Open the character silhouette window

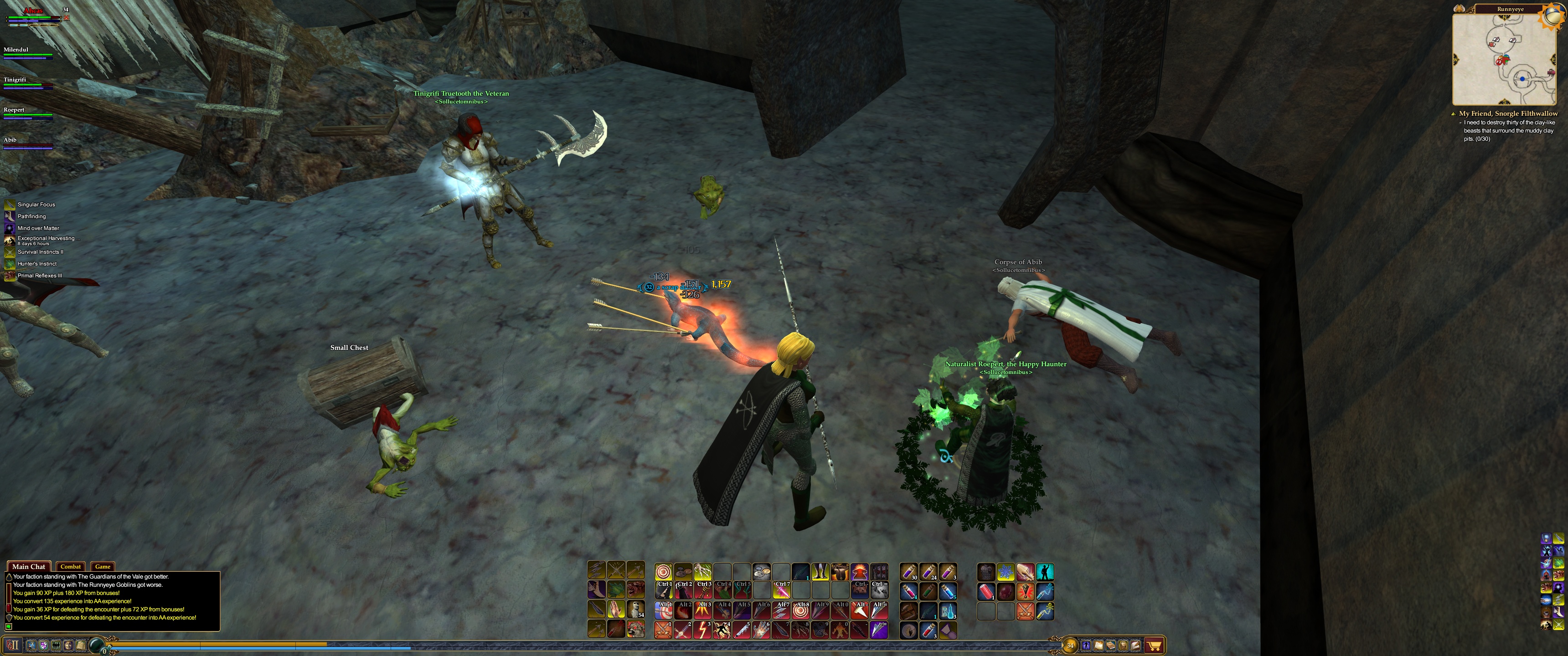coord(1086,645)
